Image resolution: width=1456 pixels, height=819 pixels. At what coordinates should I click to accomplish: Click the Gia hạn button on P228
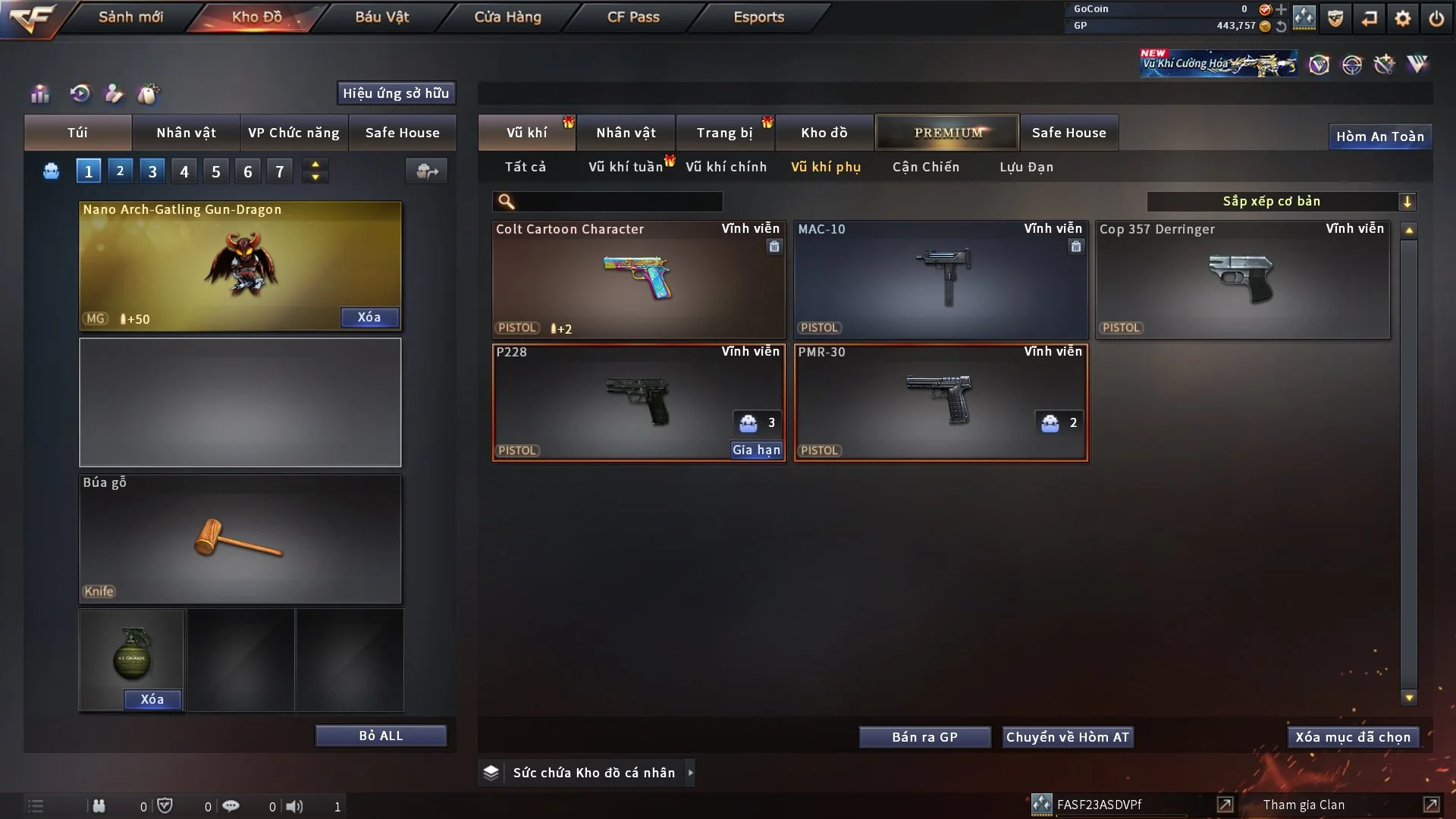click(x=756, y=450)
